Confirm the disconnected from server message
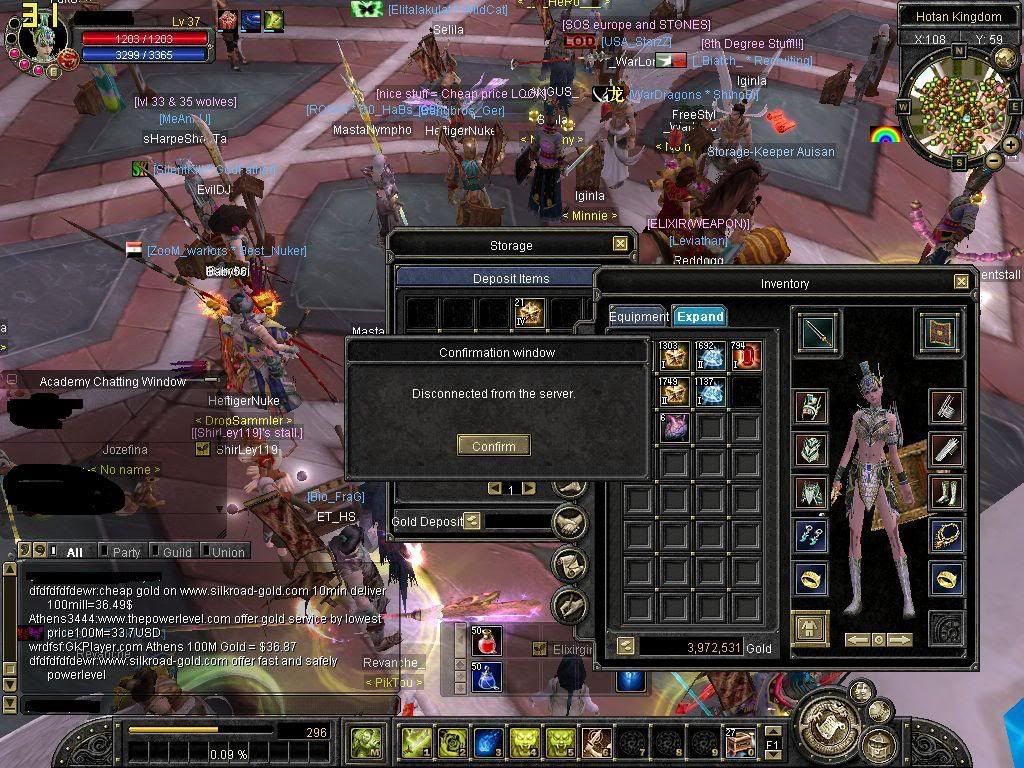 tap(493, 446)
